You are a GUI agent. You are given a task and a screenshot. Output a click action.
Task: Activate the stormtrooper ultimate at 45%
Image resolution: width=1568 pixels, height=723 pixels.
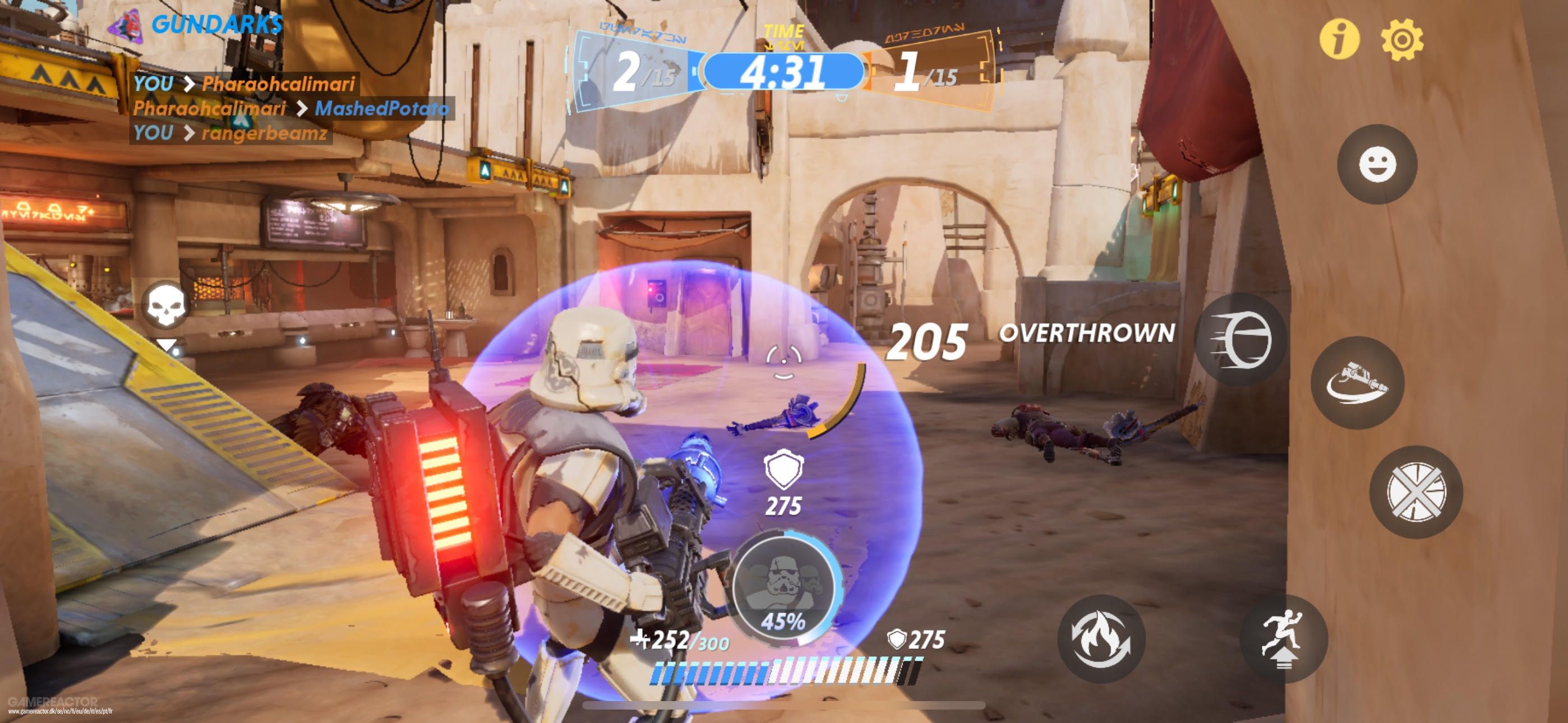click(783, 590)
